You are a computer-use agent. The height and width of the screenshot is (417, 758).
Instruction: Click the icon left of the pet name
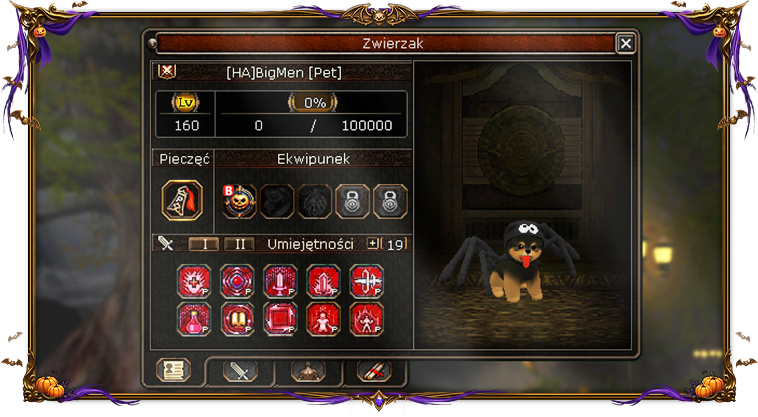pyautogui.click(x=168, y=72)
